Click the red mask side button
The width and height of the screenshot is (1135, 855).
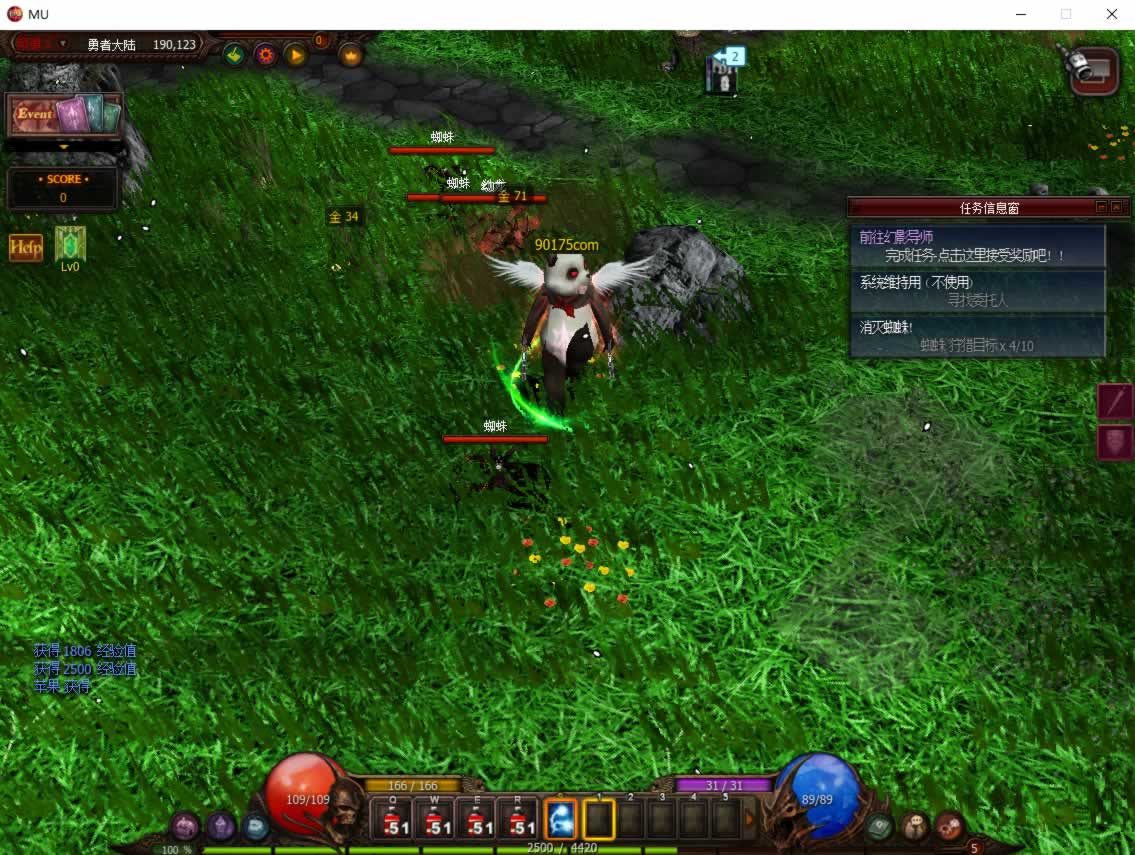pos(1115,442)
